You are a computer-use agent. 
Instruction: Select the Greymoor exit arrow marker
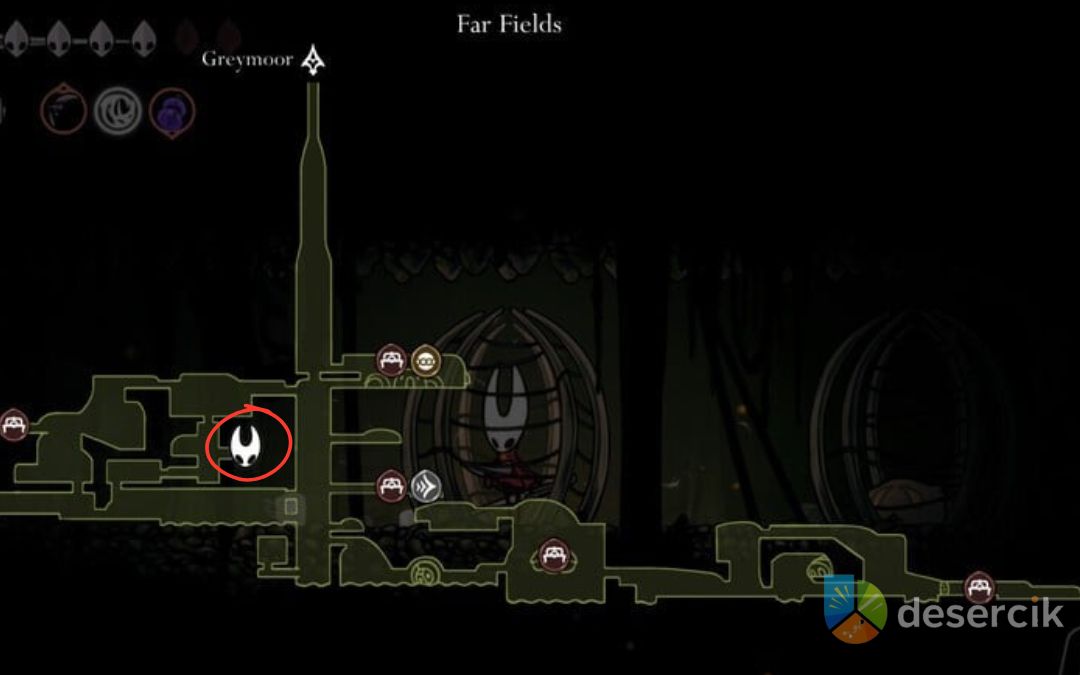pos(316,60)
